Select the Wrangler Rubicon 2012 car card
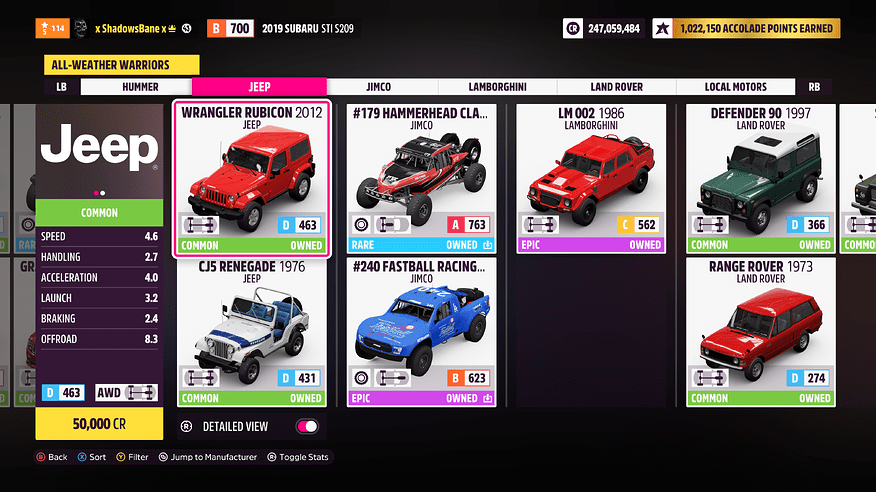 252,178
